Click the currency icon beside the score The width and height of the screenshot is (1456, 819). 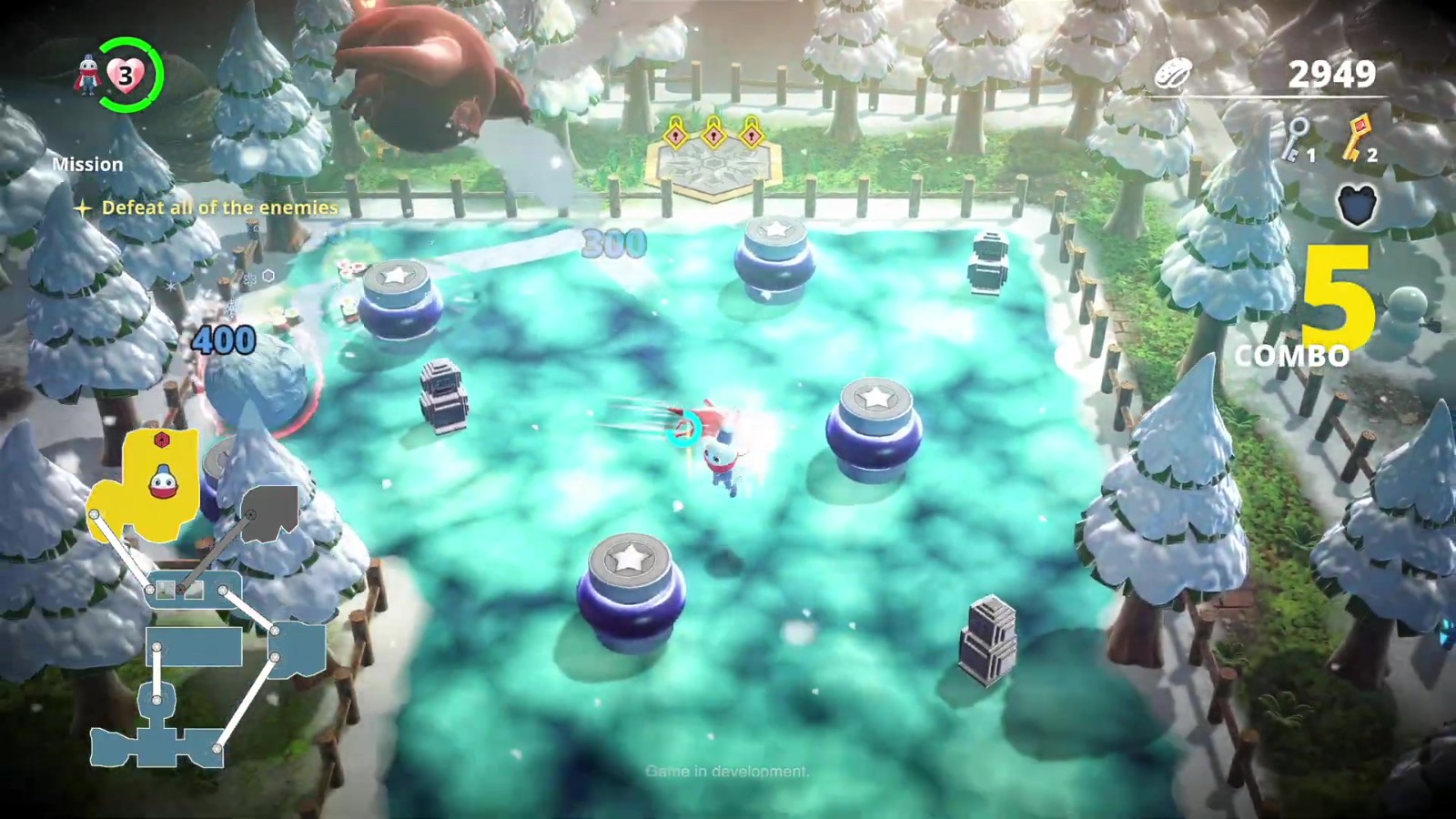click(x=1172, y=75)
